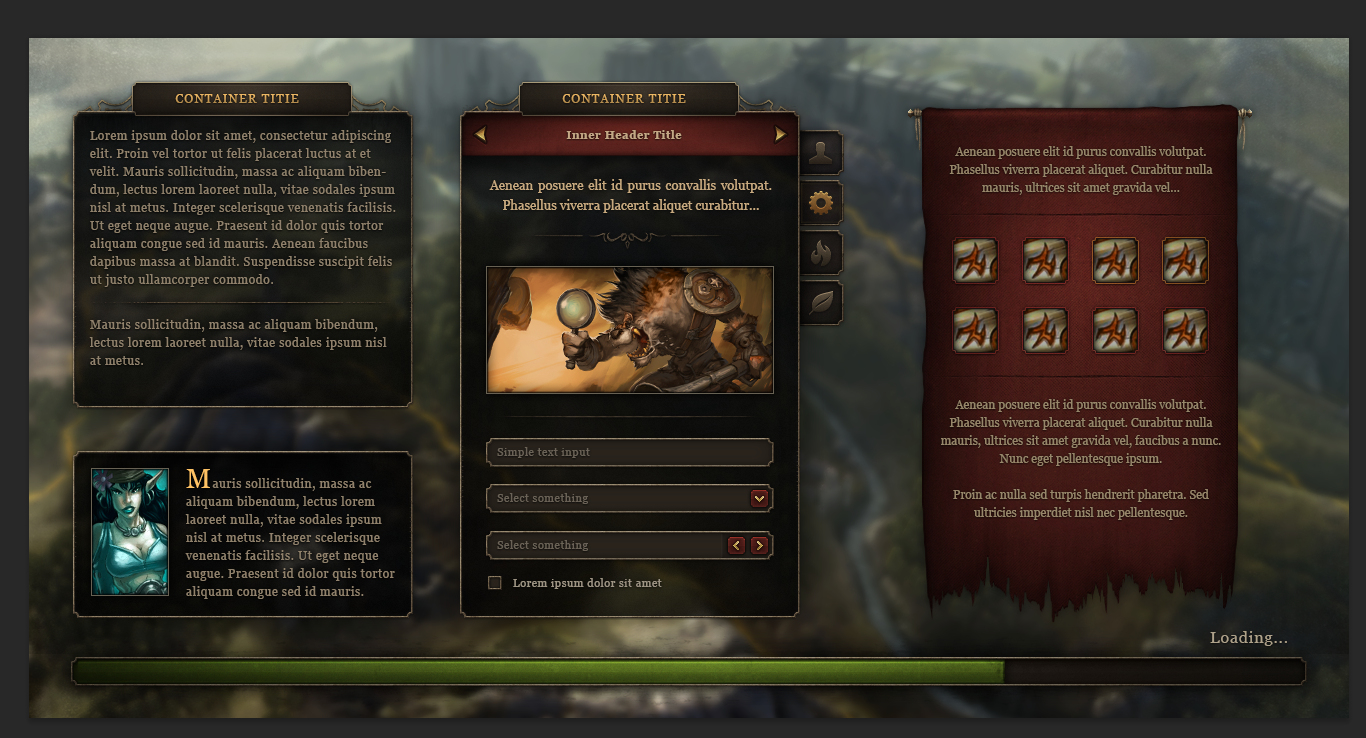Viewport: 1366px width, 738px height.
Task: Pick the first ability icon on the banner
Action: tap(975, 260)
